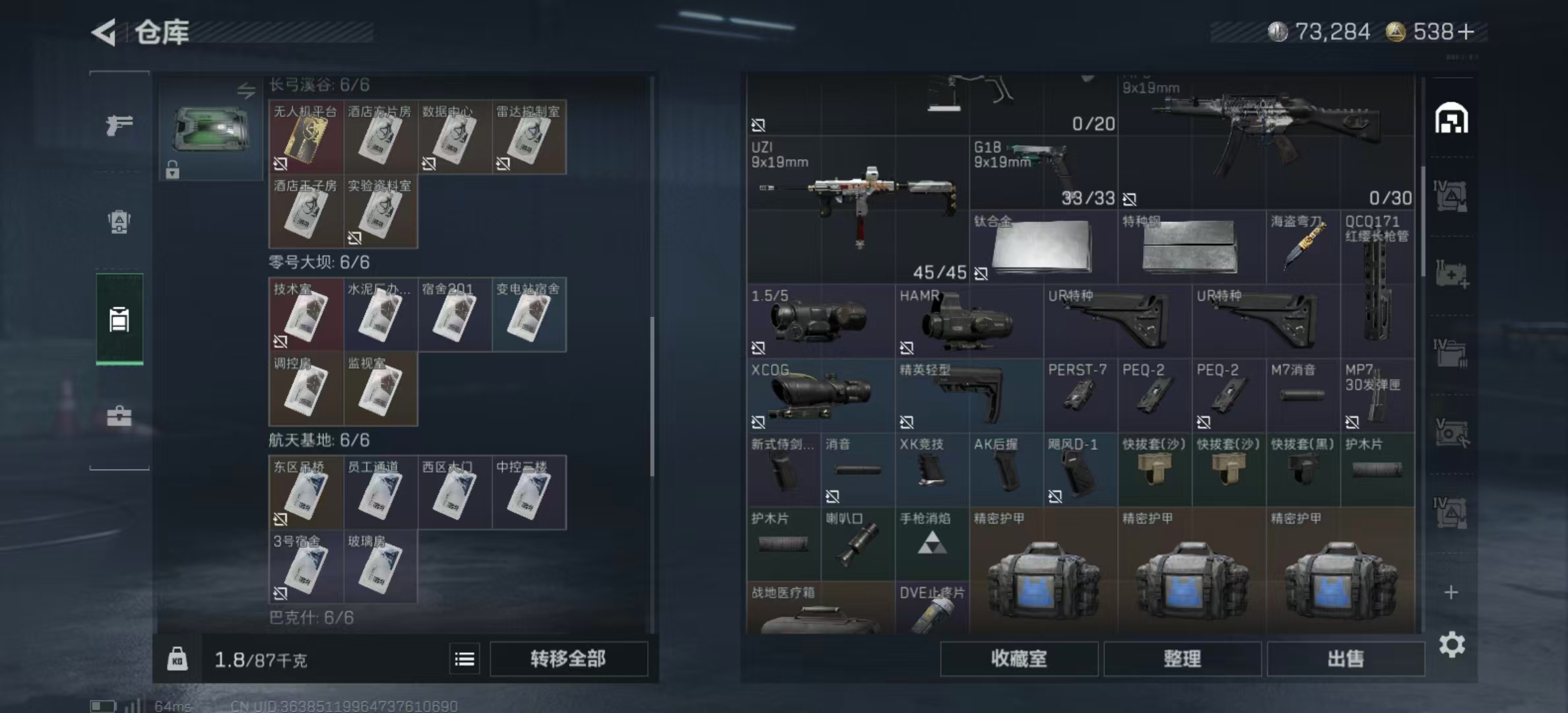The width and height of the screenshot is (1568, 713).
Task: Go back using the arrow beside 仓库
Action: (x=104, y=32)
